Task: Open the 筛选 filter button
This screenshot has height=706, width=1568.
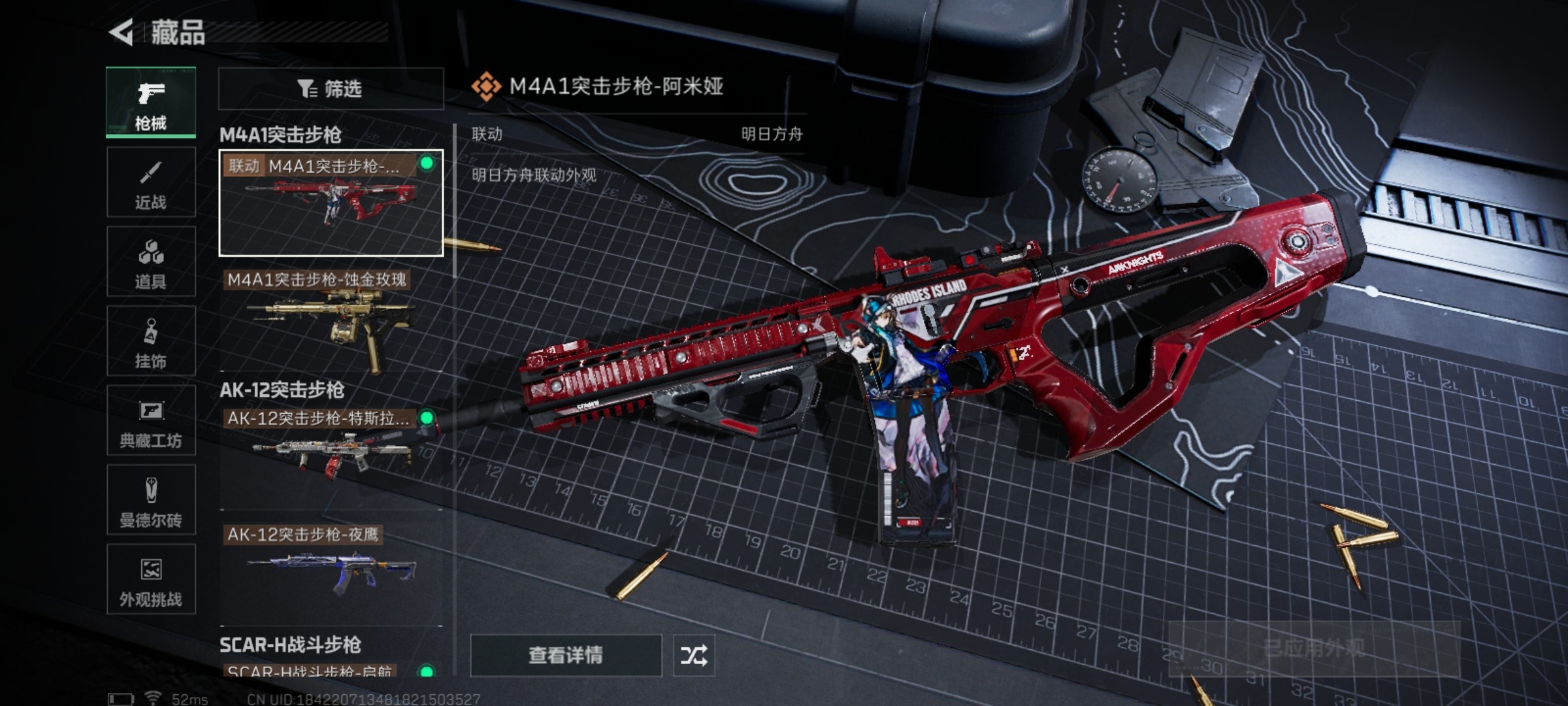Action: pyautogui.click(x=331, y=89)
